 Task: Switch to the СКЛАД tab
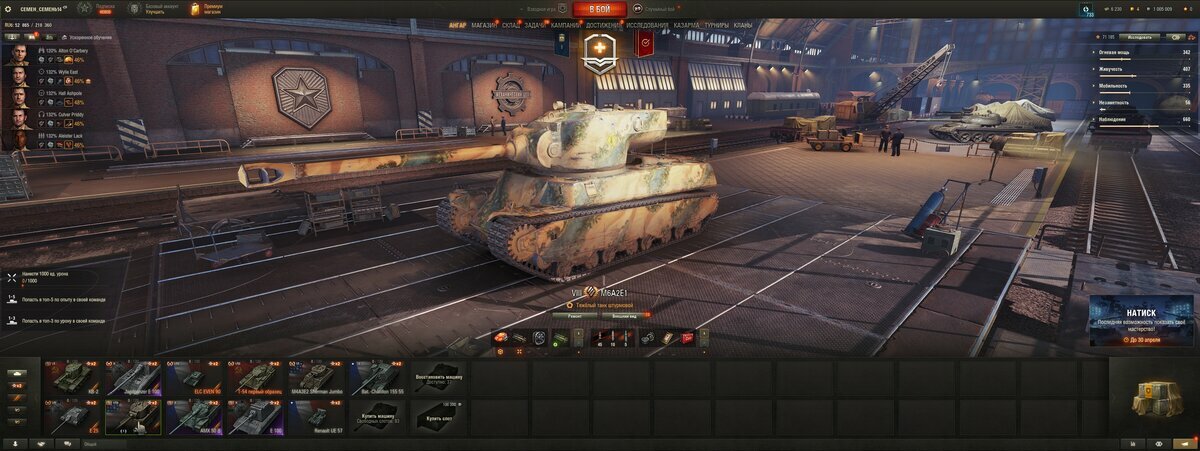pyautogui.click(x=510, y=24)
